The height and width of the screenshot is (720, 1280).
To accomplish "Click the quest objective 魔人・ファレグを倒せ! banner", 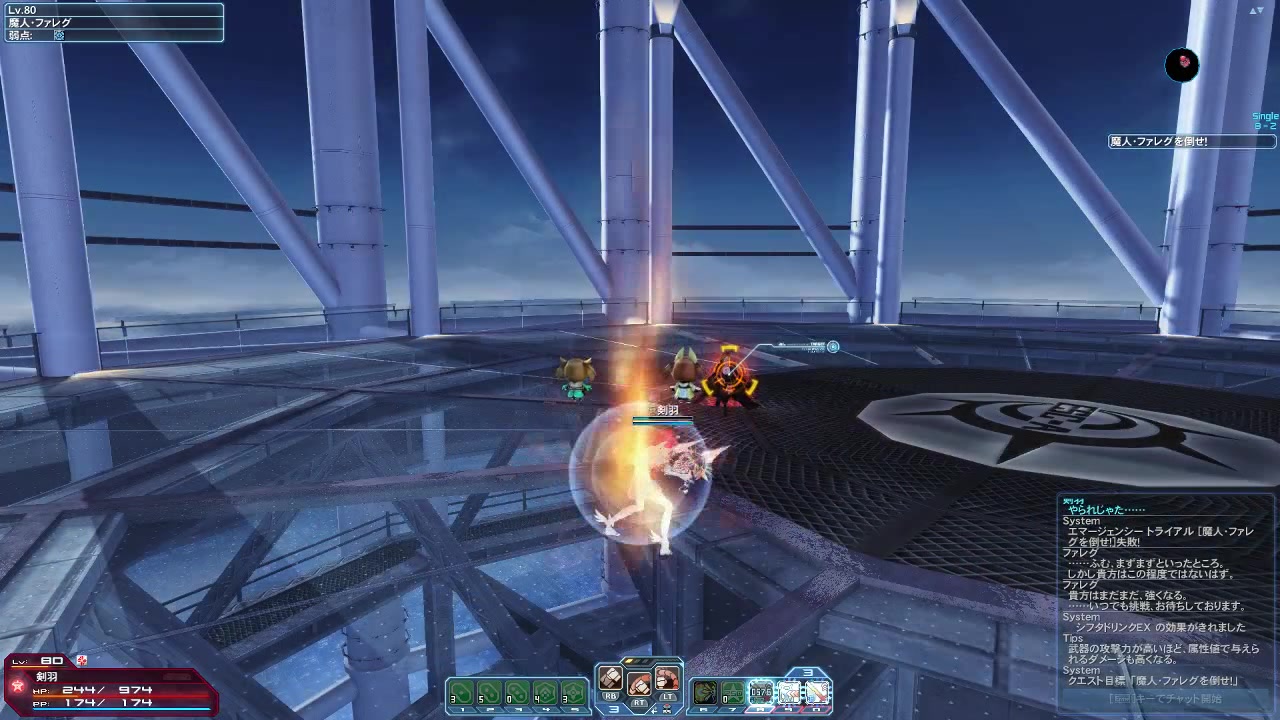I will tap(1178, 142).
